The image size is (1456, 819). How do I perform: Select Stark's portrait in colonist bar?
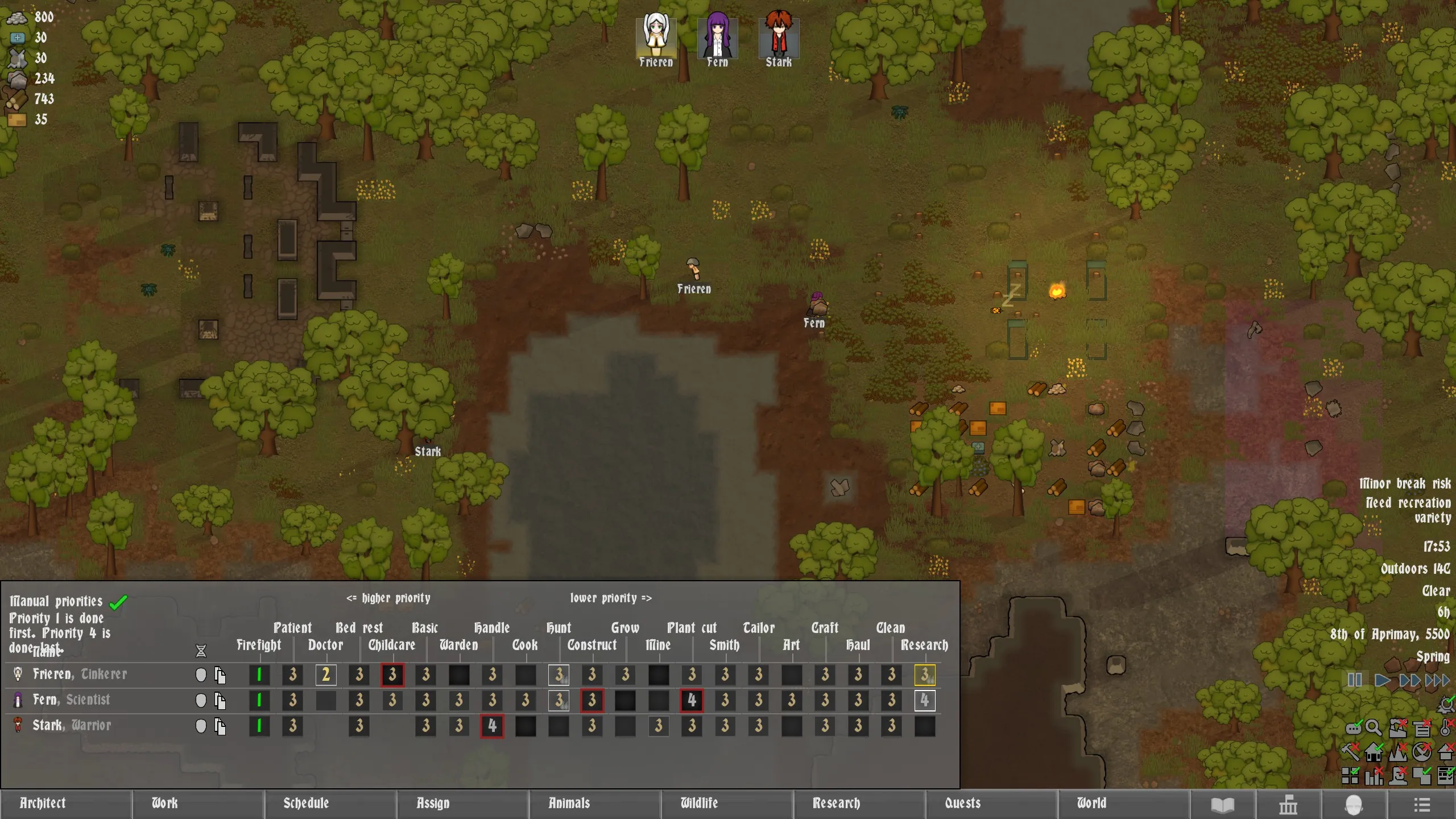779,38
